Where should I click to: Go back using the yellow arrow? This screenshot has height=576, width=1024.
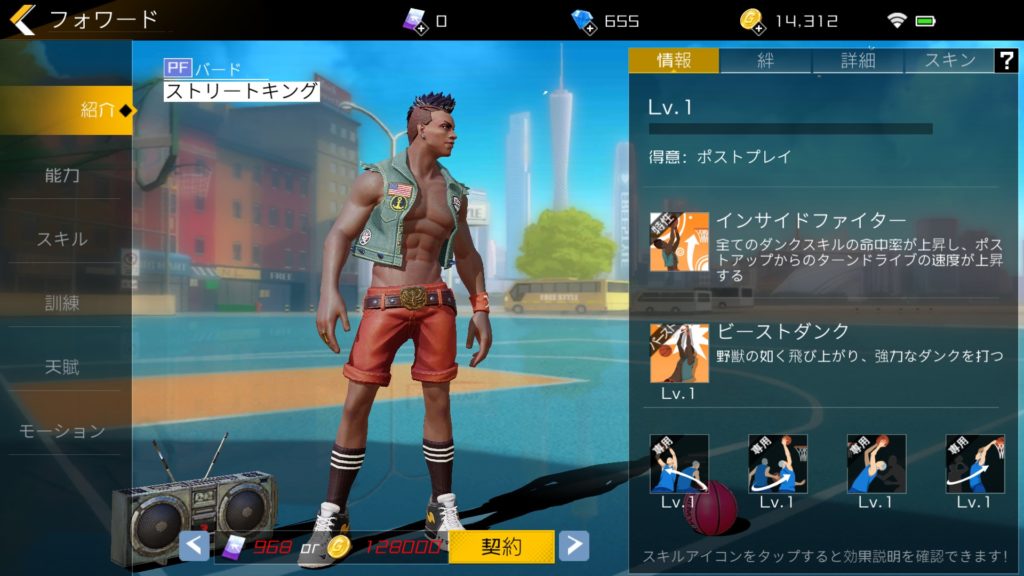click(x=22, y=19)
